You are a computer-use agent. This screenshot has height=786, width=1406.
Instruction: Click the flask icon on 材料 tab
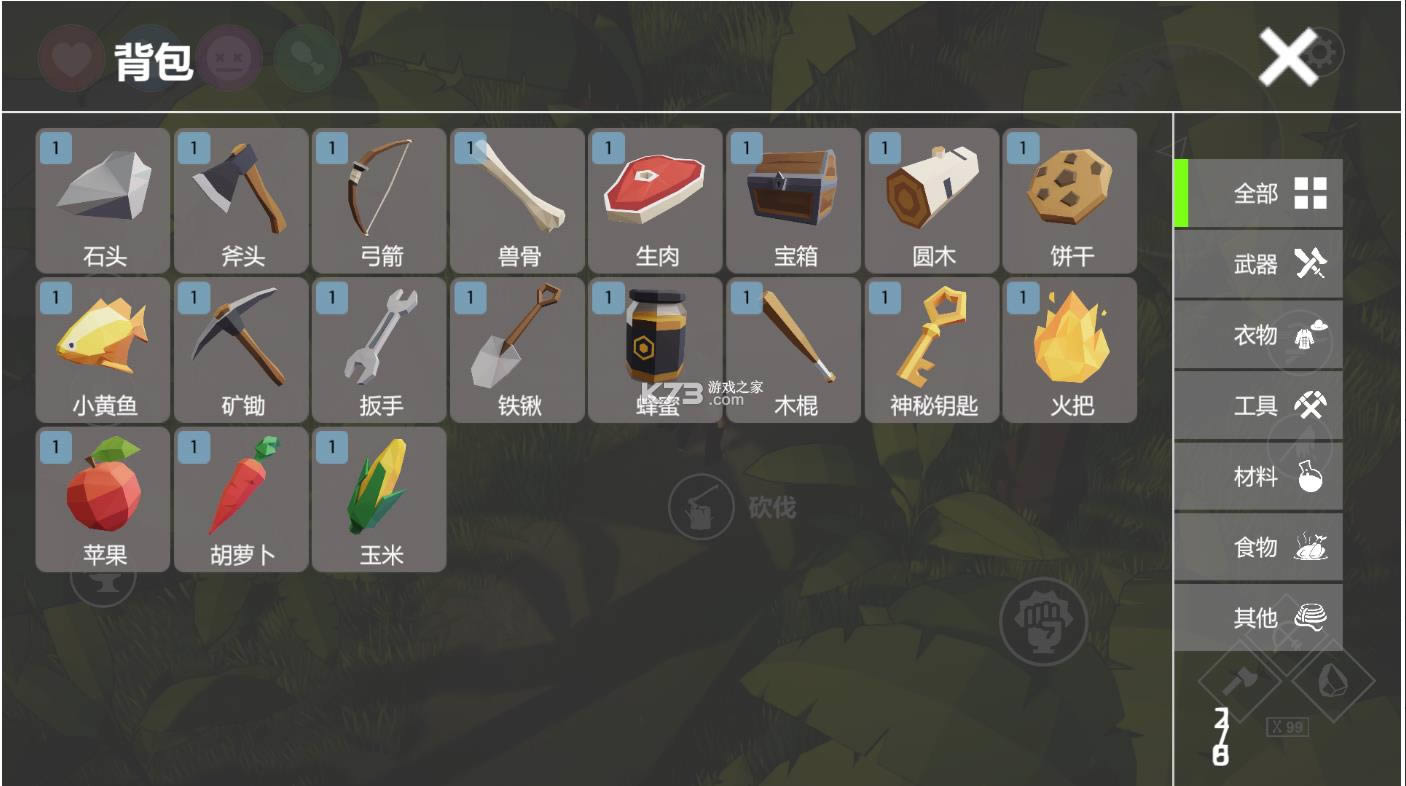[x=1312, y=476]
